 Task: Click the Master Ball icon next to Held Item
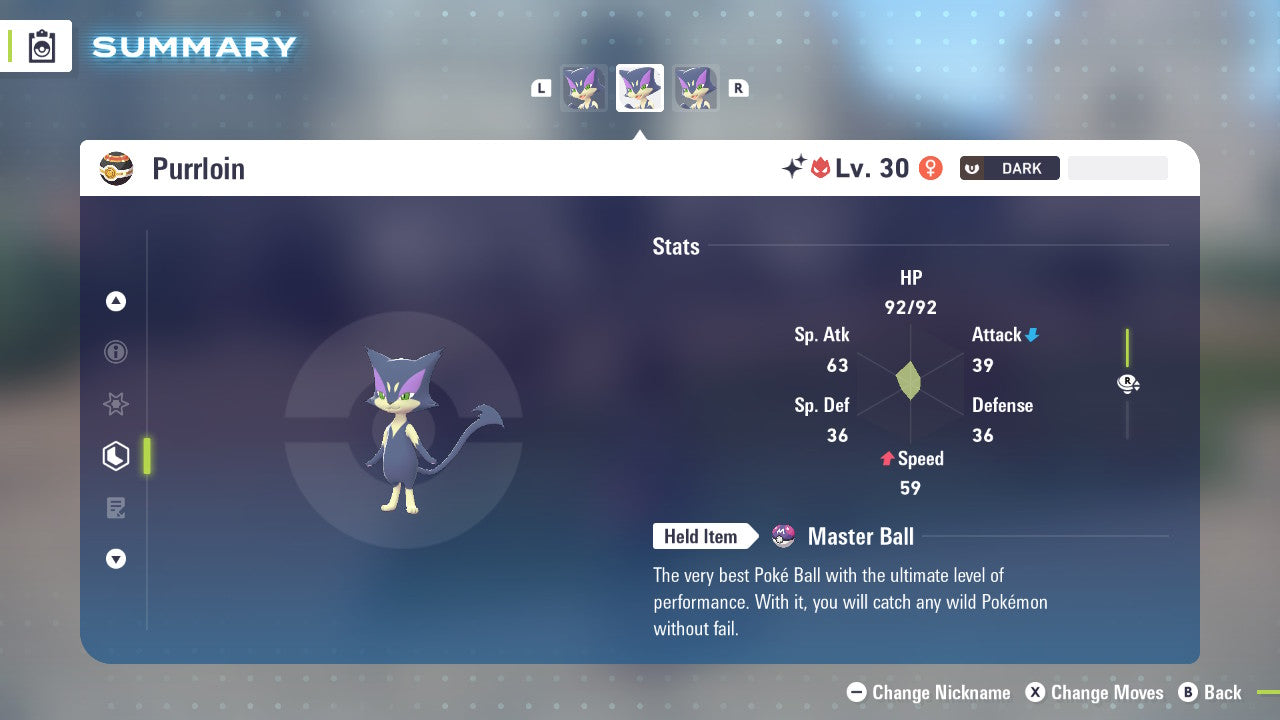(785, 536)
